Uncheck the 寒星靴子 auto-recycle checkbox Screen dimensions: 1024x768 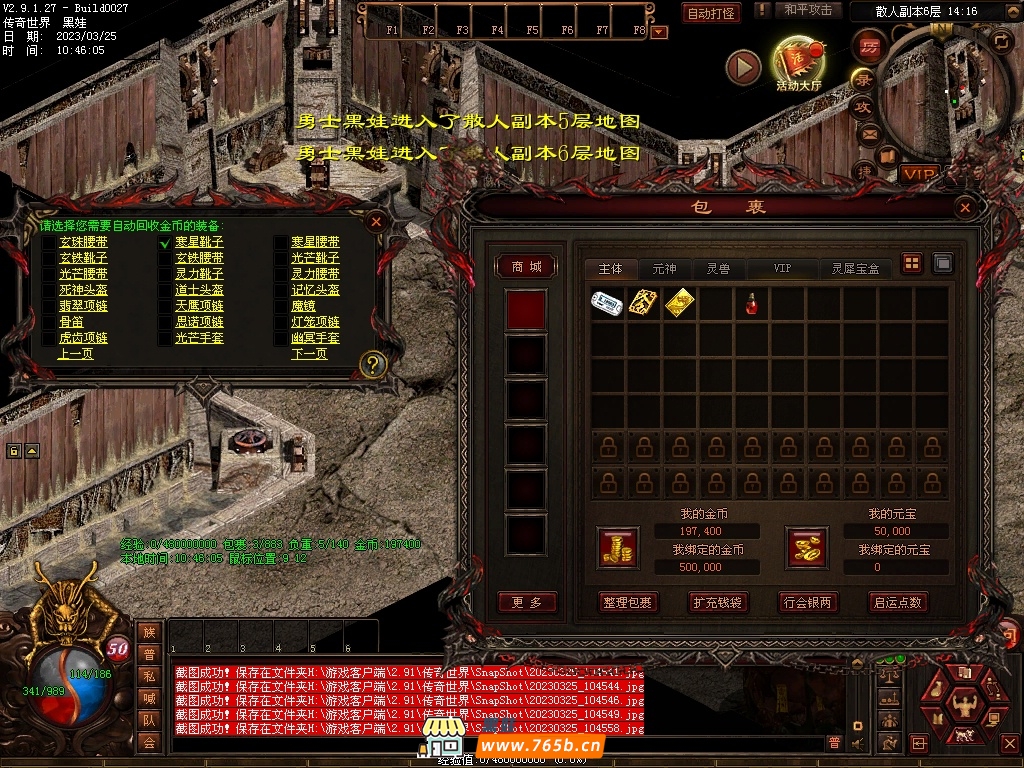pyautogui.click(x=165, y=242)
